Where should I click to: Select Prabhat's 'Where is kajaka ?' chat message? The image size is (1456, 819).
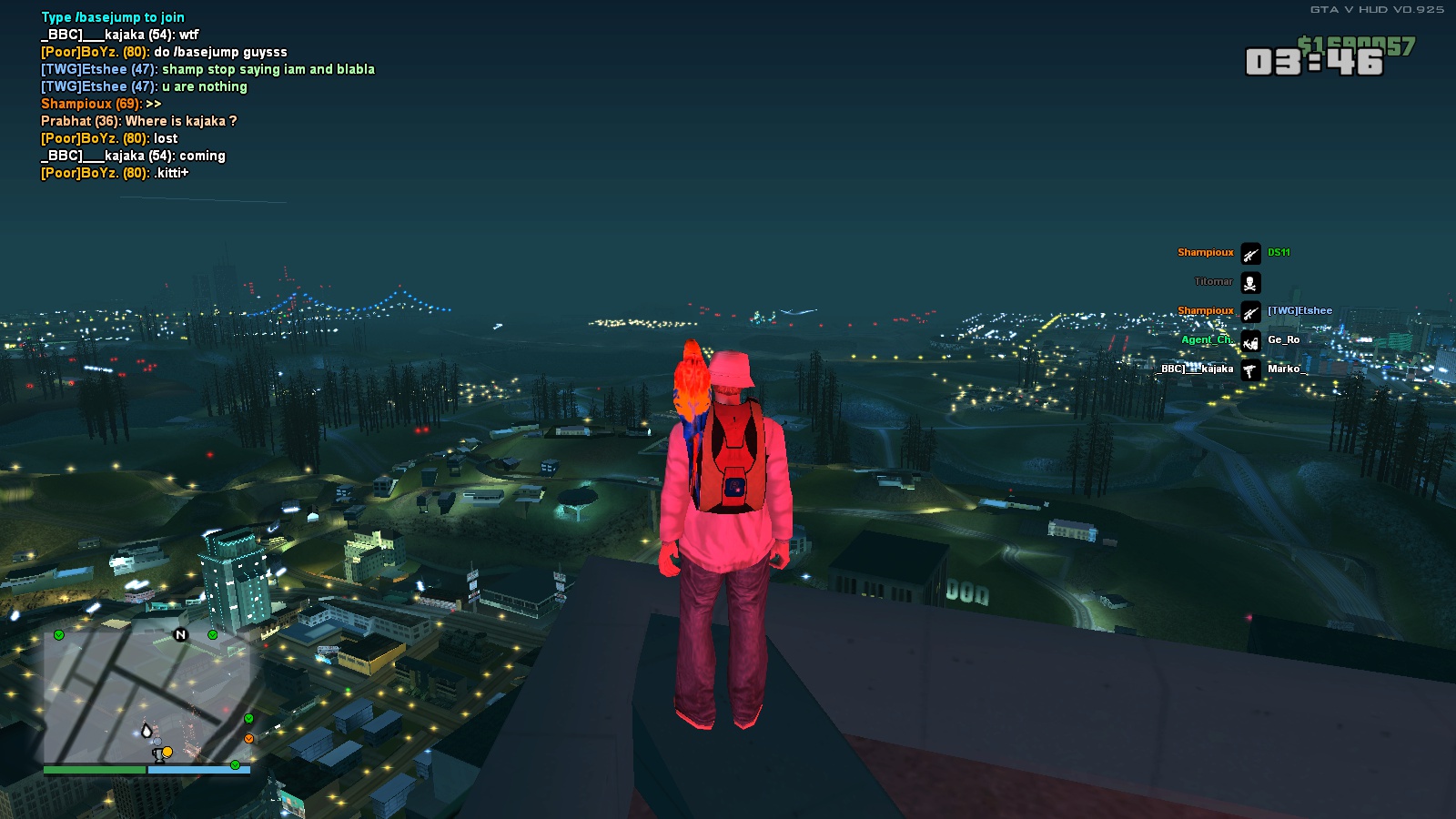(138, 121)
